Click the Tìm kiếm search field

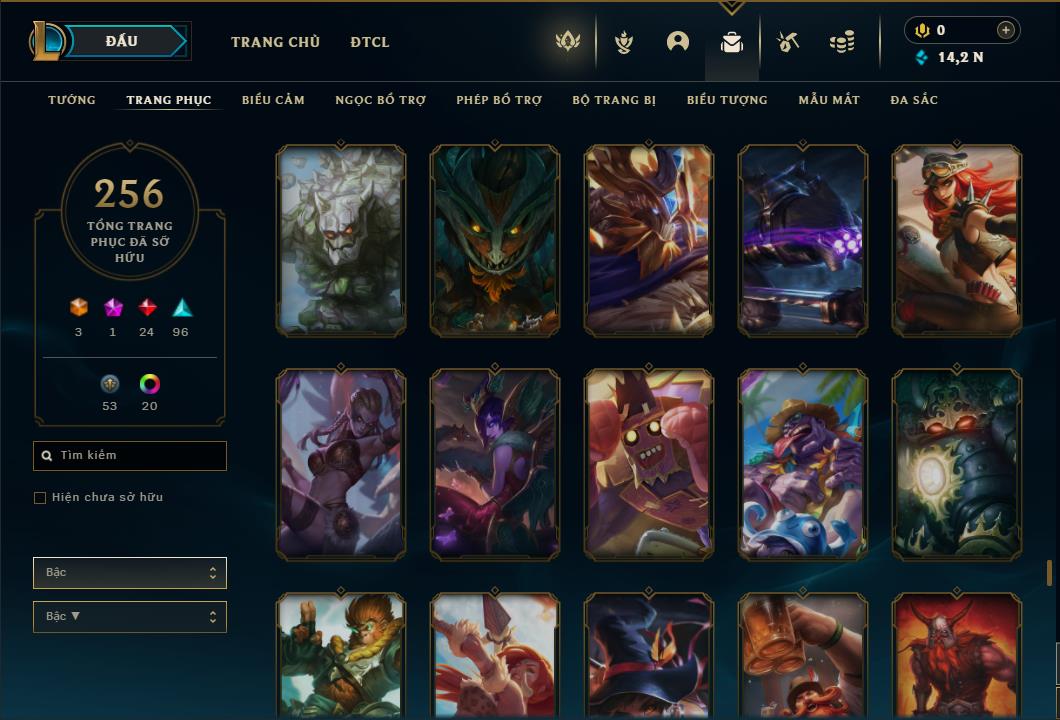click(x=130, y=456)
